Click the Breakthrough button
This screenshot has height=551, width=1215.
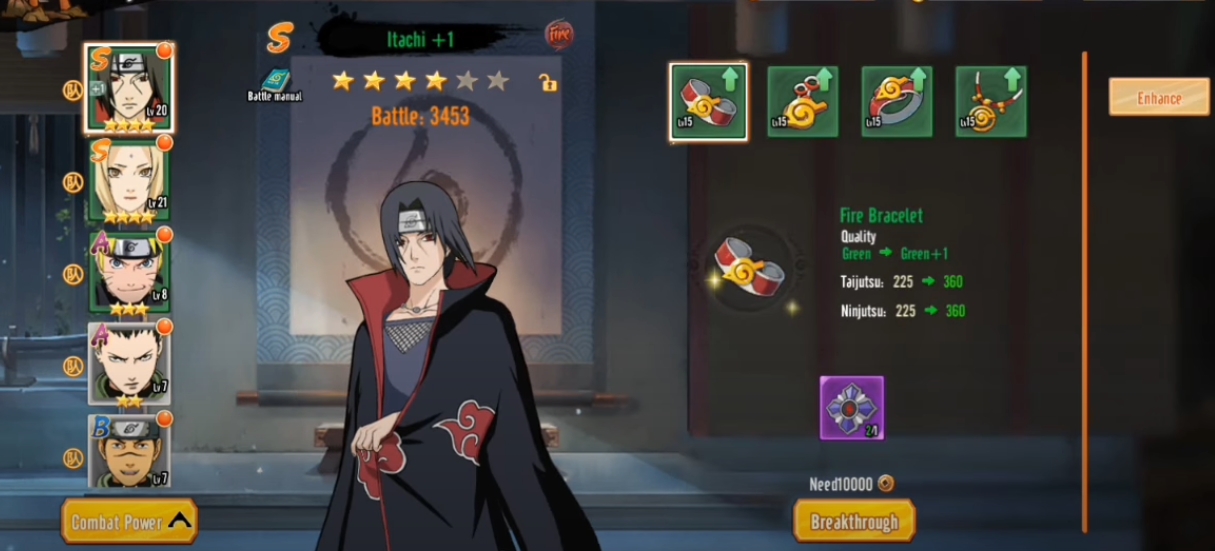pos(854,521)
